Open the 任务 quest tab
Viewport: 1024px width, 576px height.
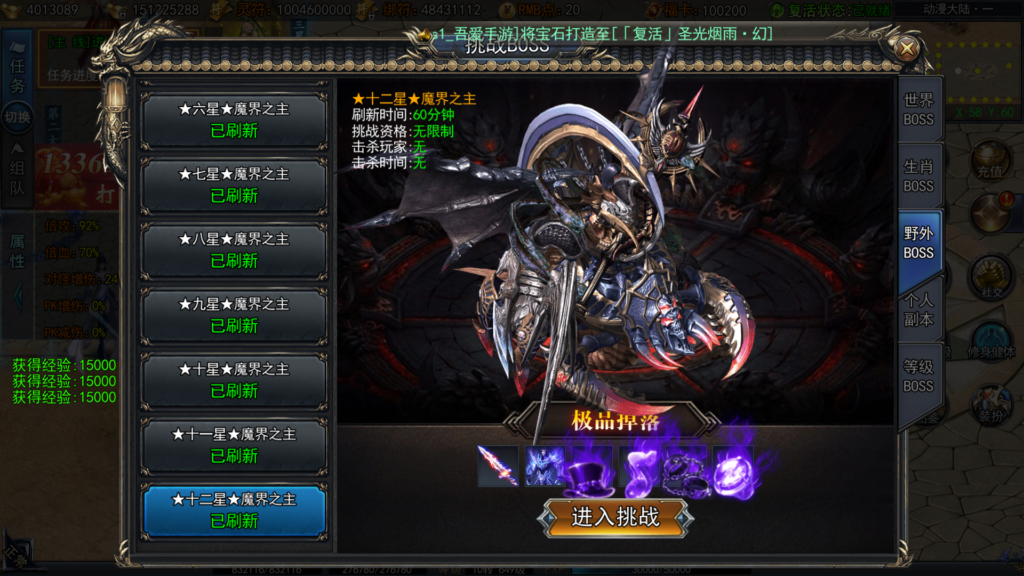coord(17,77)
